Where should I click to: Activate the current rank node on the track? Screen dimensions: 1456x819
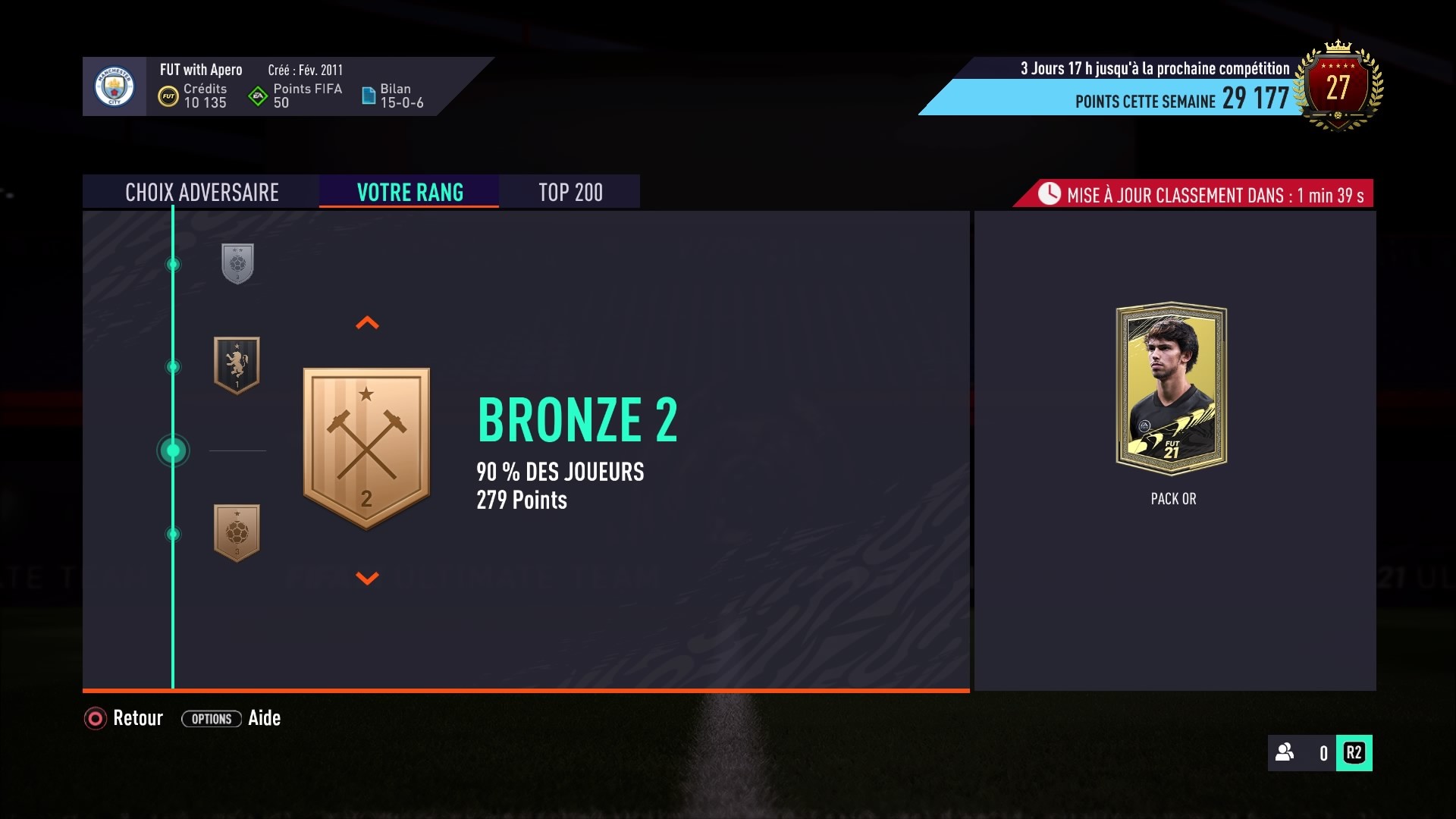click(x=173, y=450)
